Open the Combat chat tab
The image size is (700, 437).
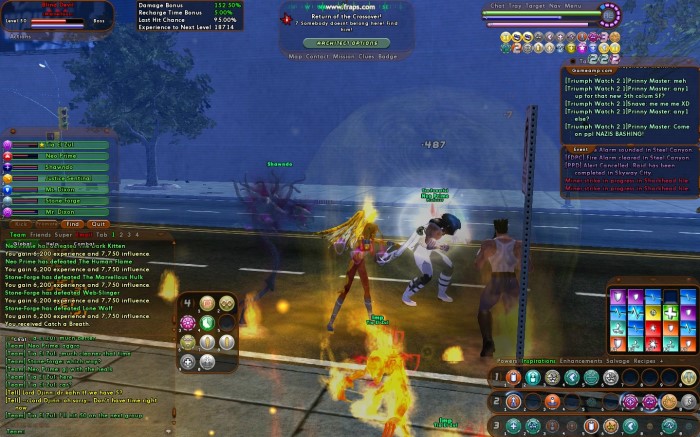point(84,243)
